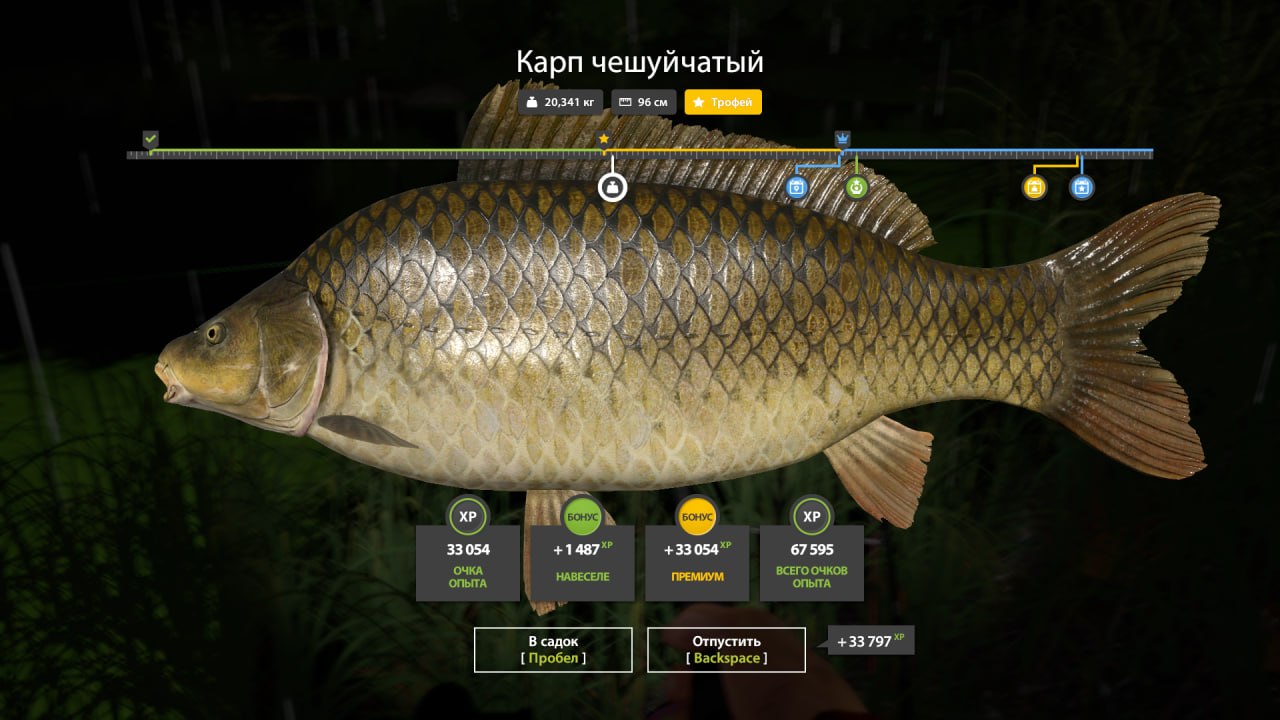The width and height of the screenshot is (1280, 720).
Task: Click the green БОНУС circle above Навеселе
Action: click(x=582, y=517)
